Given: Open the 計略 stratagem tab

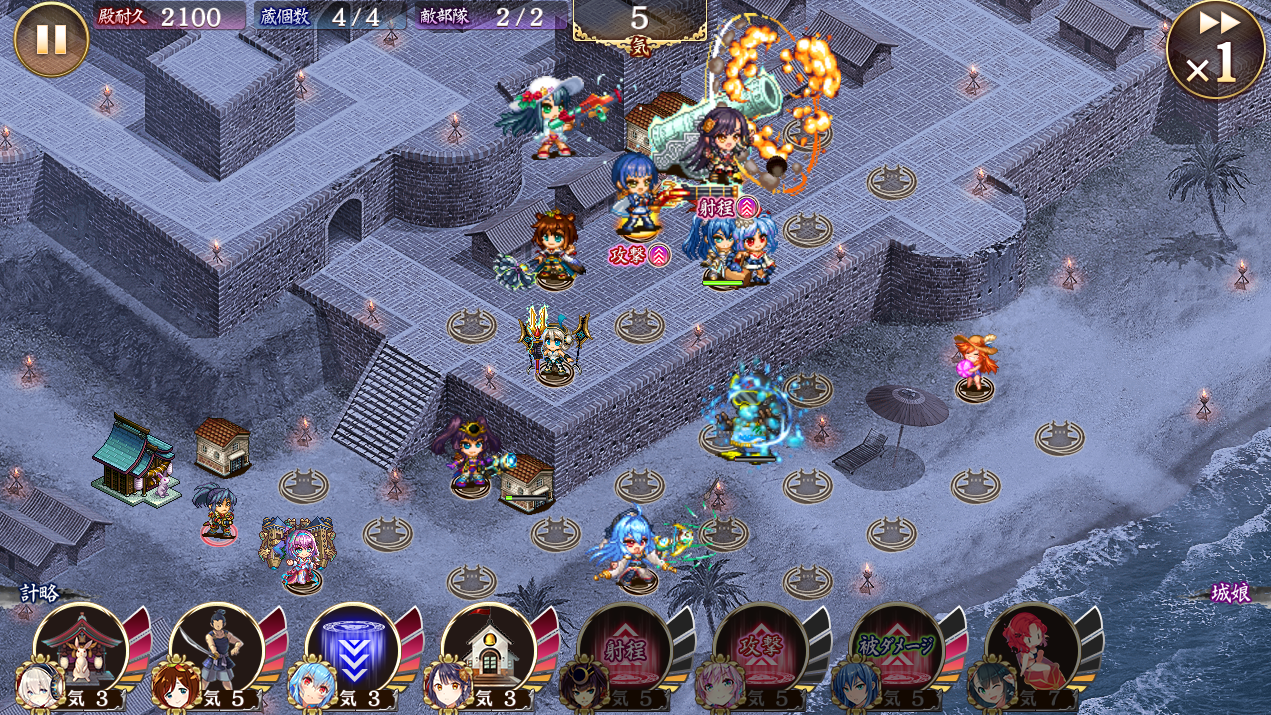Looking at the screenshot, I should pos(40,593).
